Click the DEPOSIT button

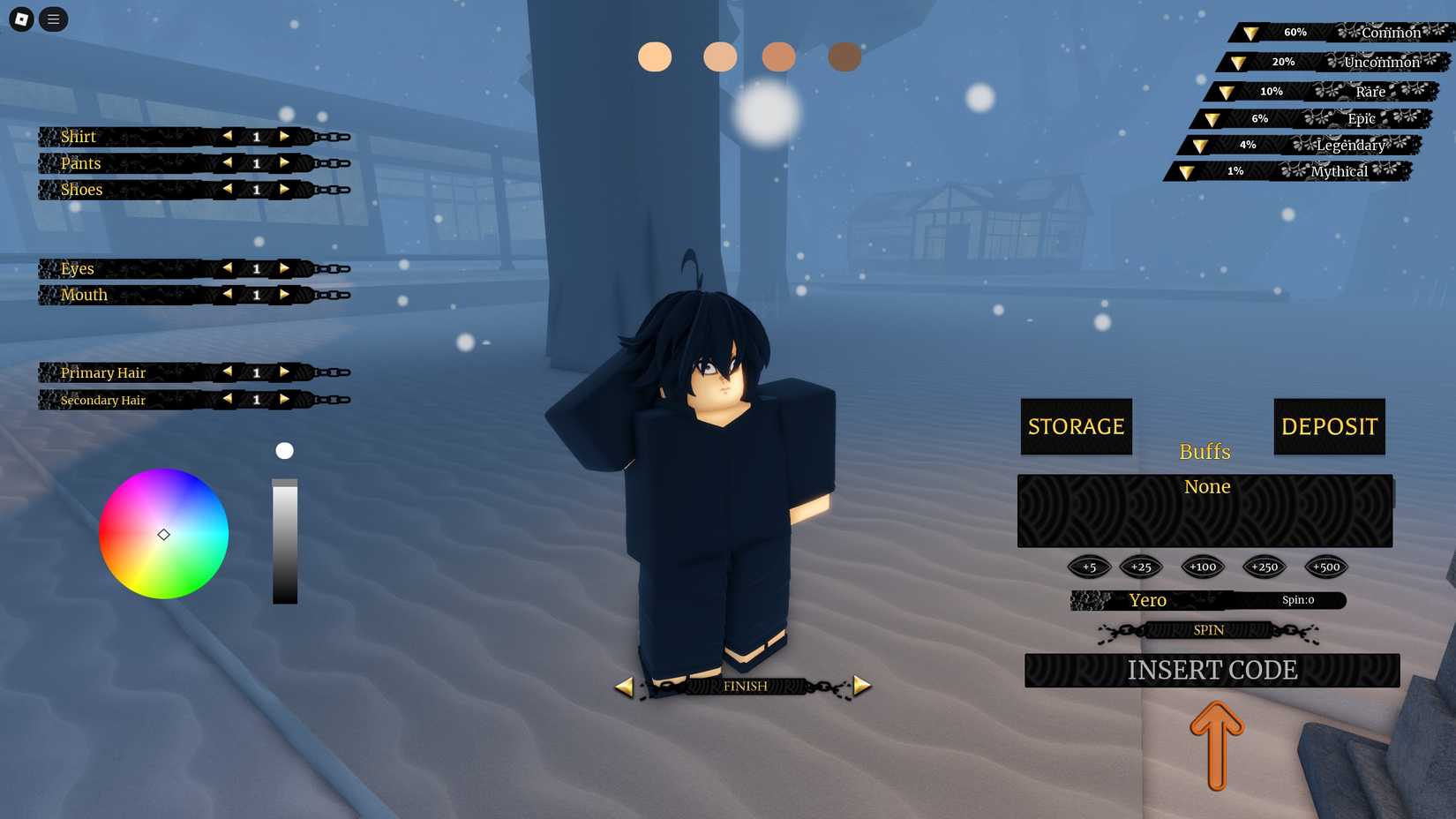point(1329,426)
